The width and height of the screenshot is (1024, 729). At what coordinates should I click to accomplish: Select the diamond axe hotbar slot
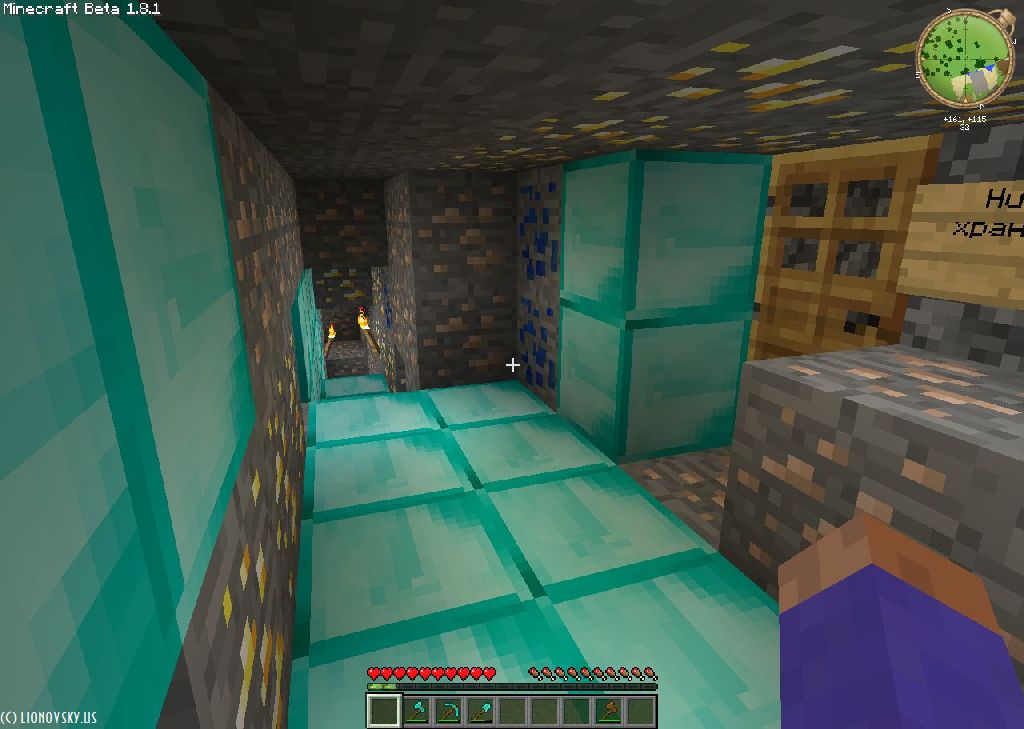point(416,711)
